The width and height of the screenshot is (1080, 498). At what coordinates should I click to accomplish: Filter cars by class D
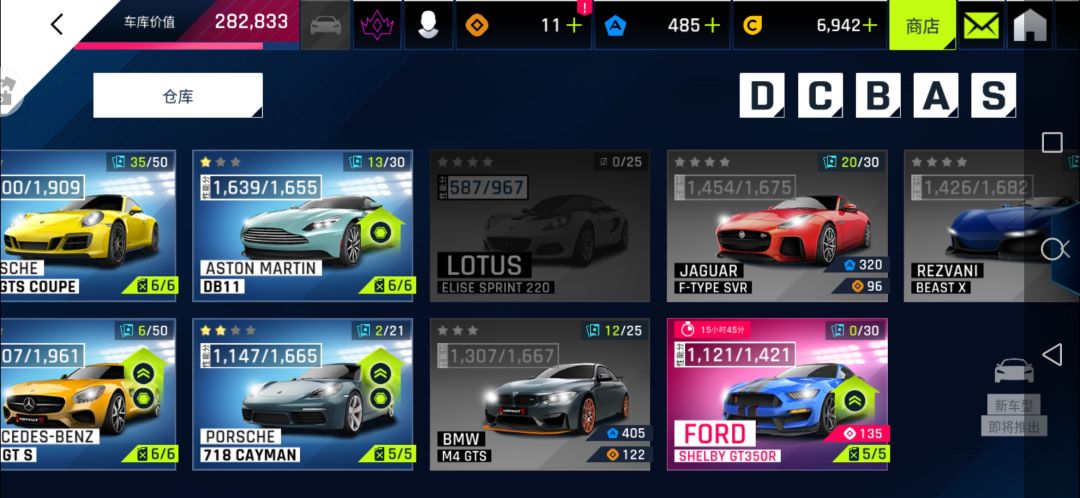tap(762, 96)
